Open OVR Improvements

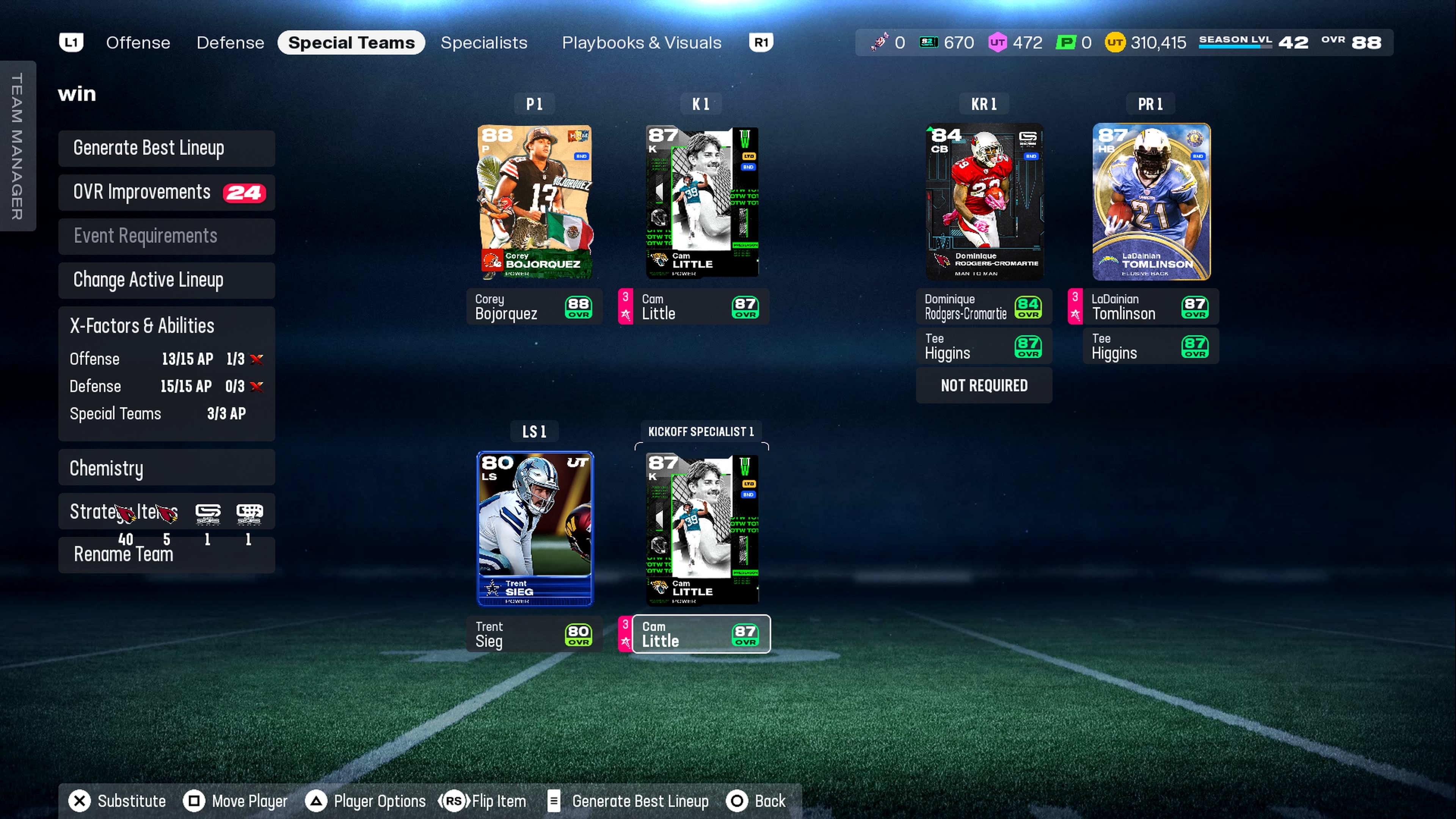[166, 193]
